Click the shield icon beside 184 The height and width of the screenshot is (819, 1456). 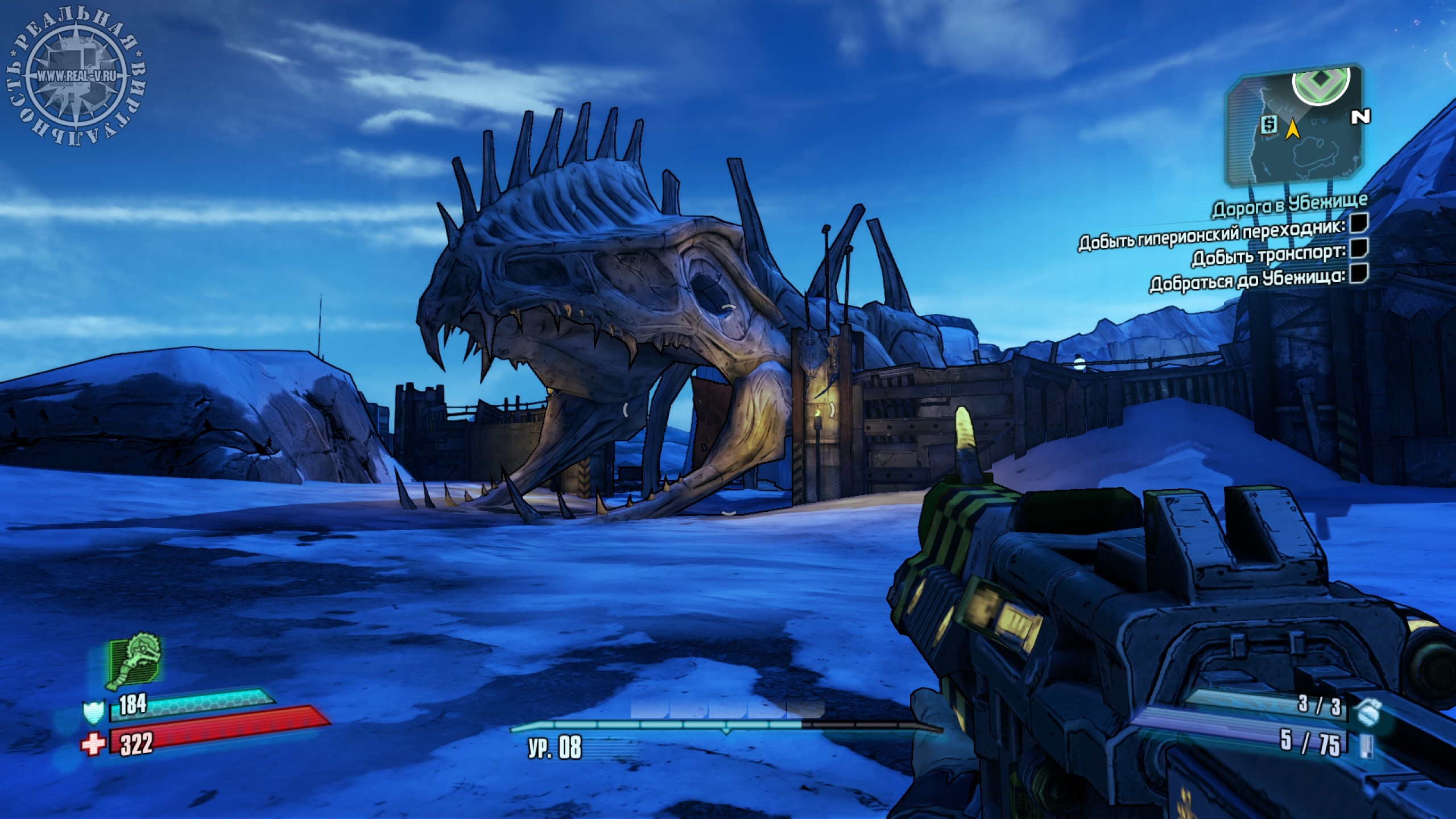[93, 712]
